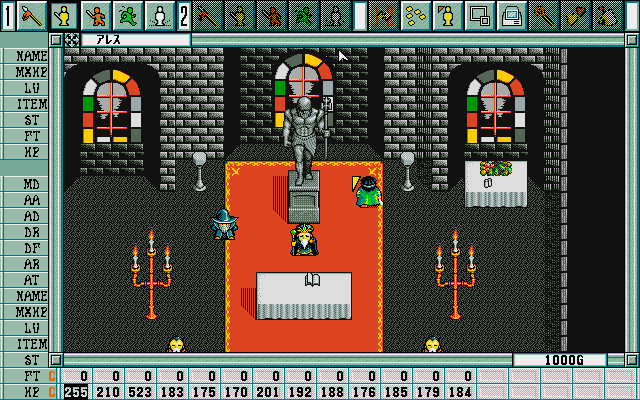Select the highlighted 255 HP party cell
Viewport: 640px width, 400px height.
coord(76,391)
